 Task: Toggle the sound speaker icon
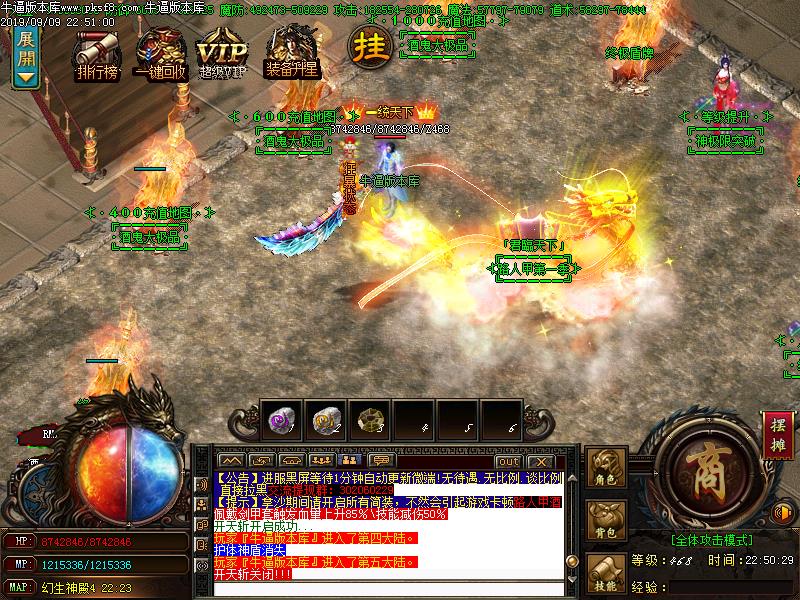click(x=201, y=485)
